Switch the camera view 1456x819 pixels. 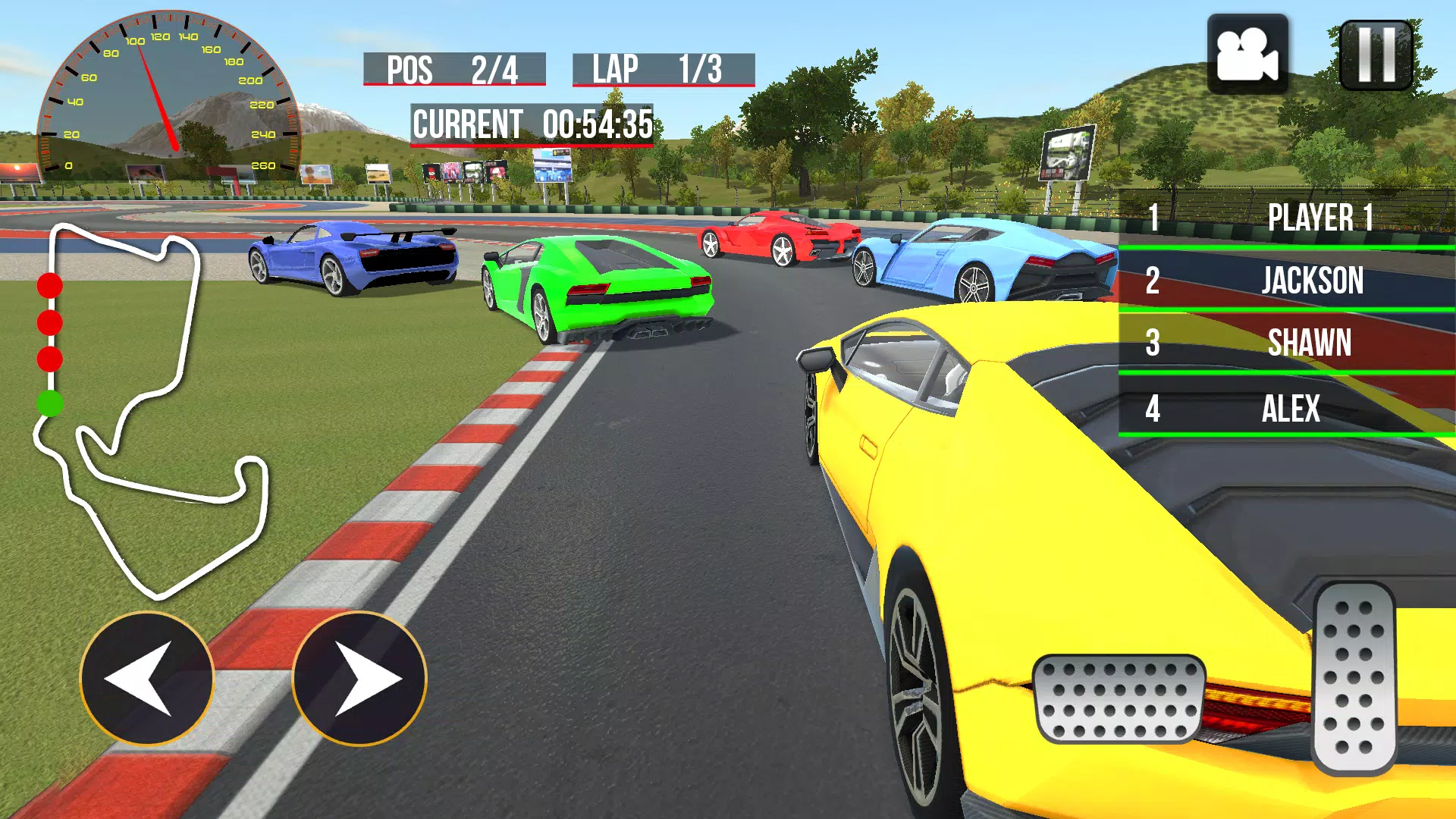point(1247,55)
